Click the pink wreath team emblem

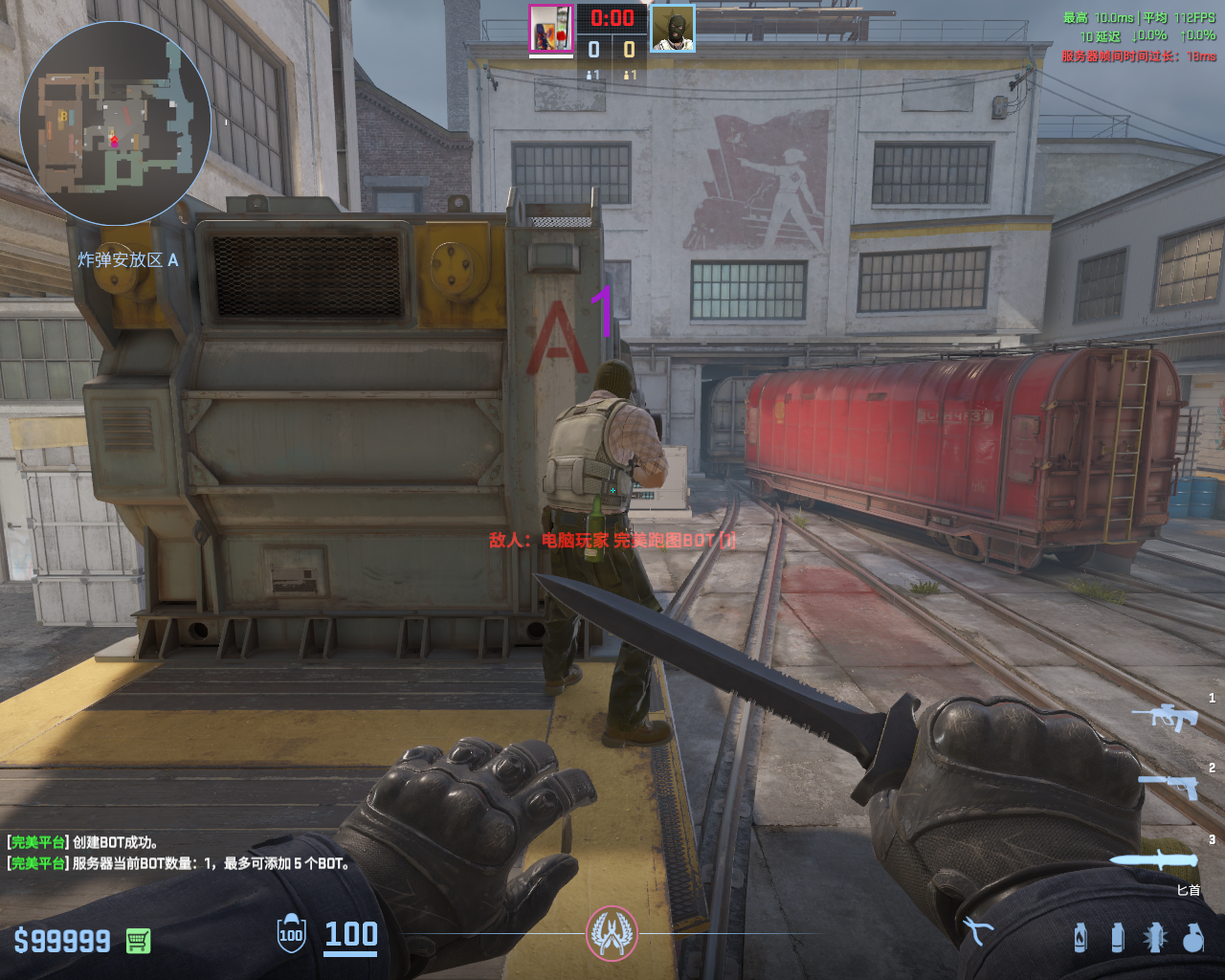[612, 933]
